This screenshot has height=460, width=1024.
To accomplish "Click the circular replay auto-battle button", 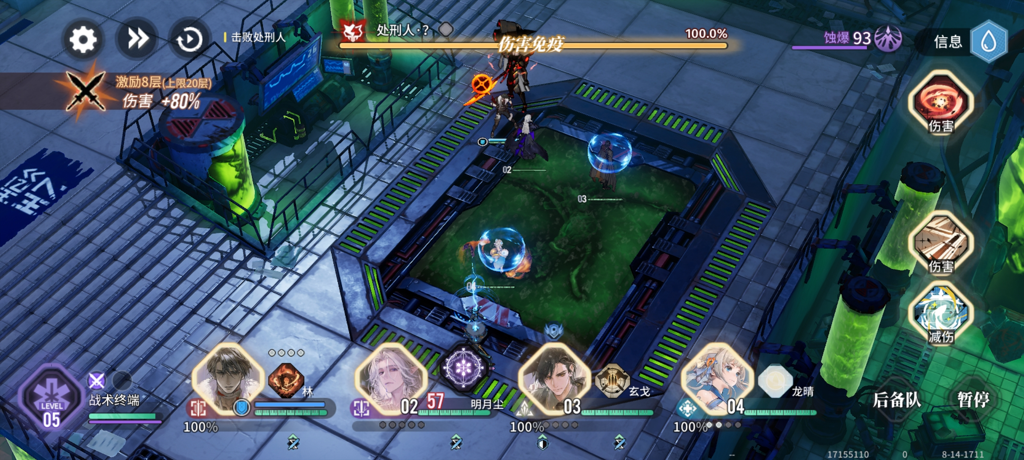I will [189, 39].
